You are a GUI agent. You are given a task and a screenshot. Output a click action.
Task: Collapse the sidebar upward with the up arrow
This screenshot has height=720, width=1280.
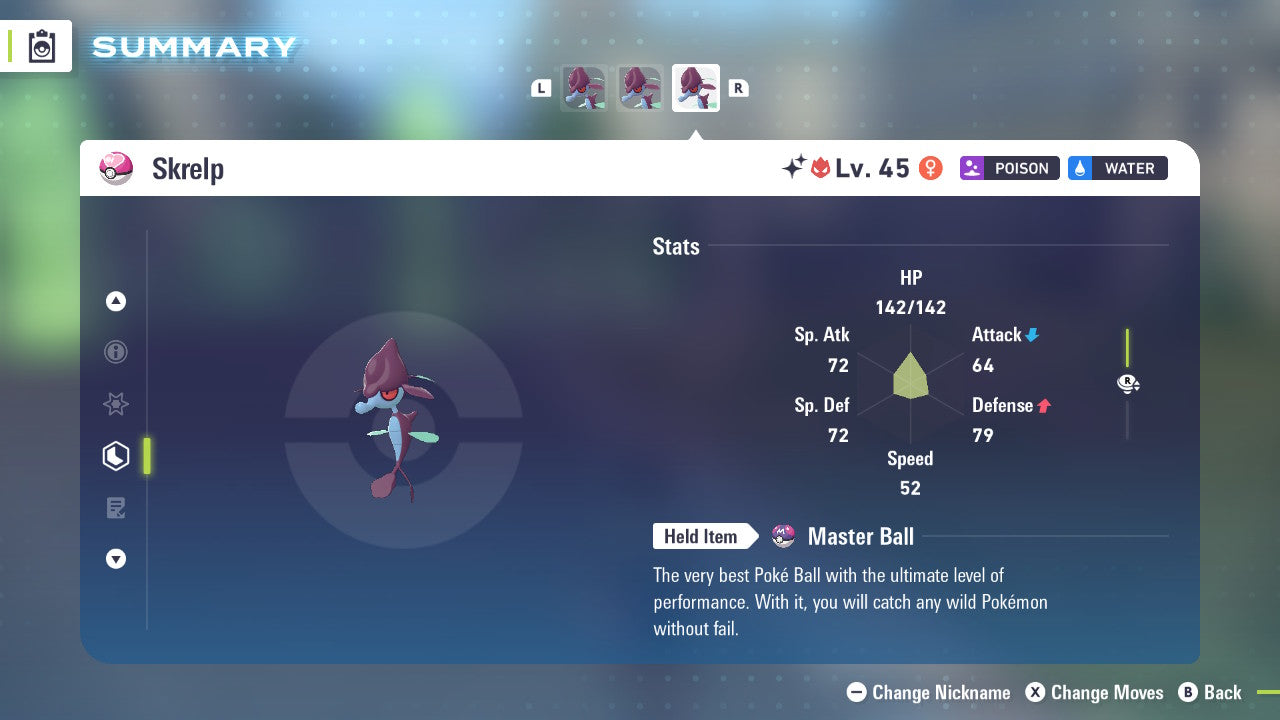click(x=116, y=301)
